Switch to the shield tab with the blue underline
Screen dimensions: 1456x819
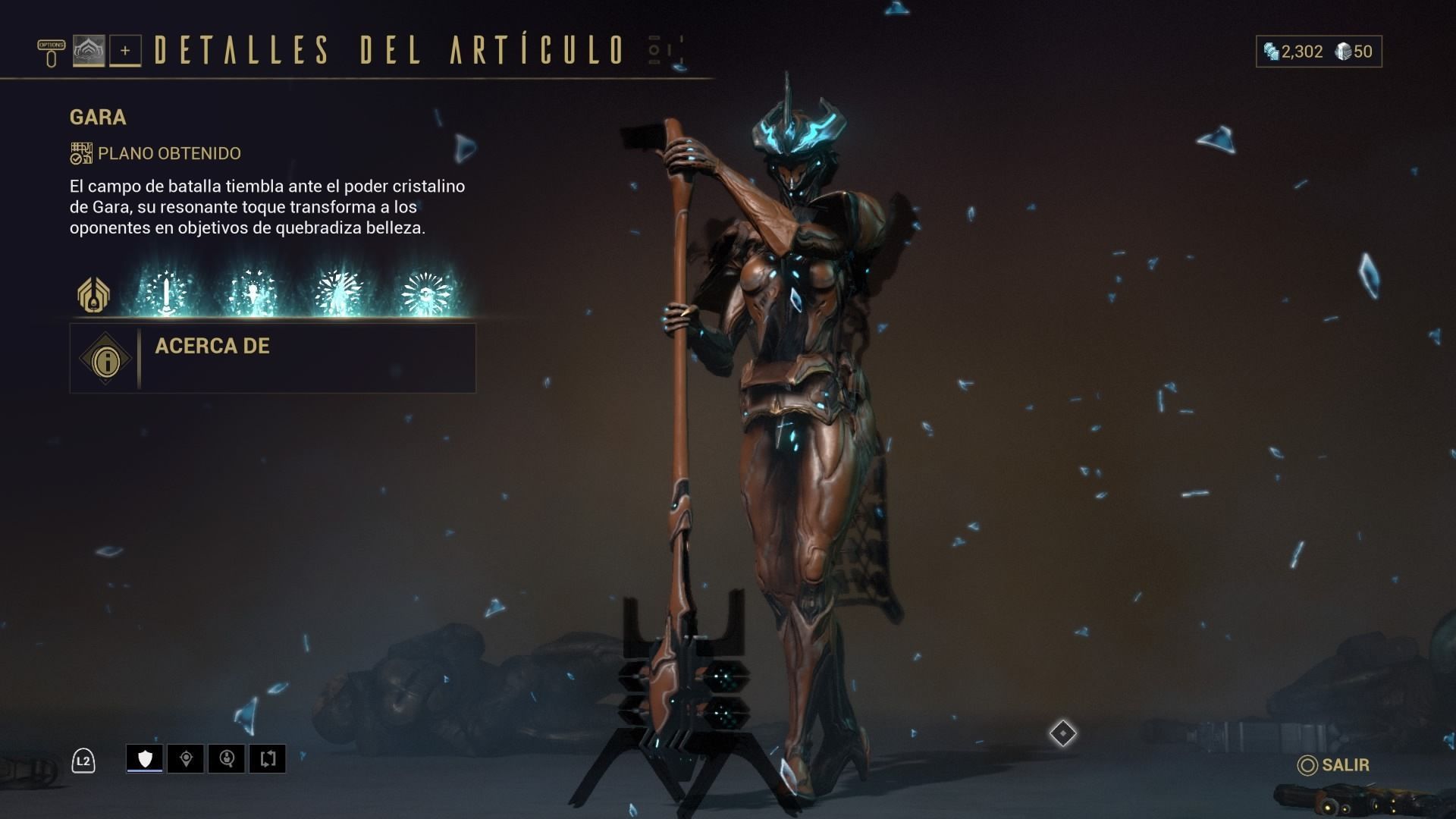point(144,758)
